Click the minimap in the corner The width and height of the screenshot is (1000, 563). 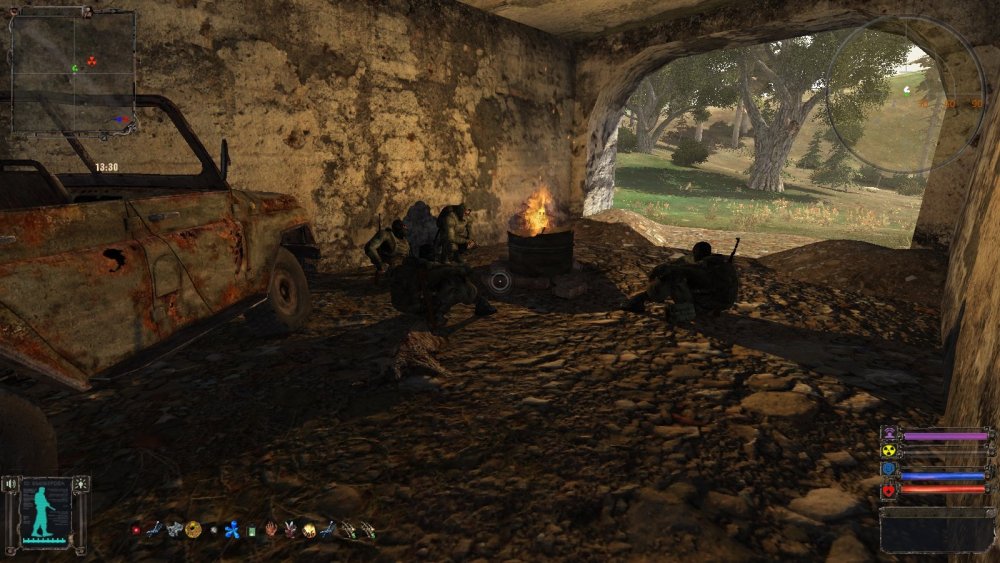pos(73,72)
